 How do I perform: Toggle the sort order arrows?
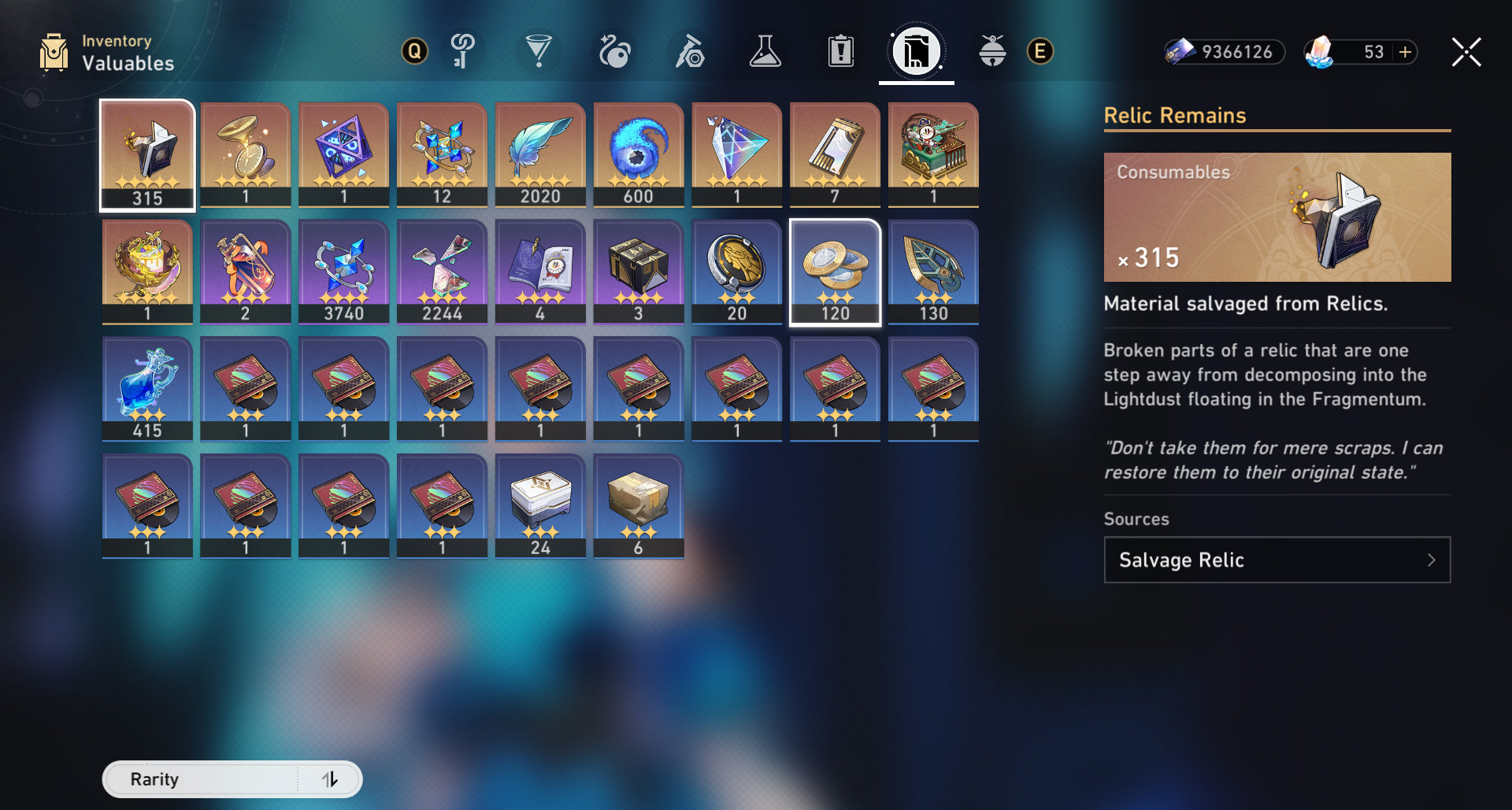point(330,779)
